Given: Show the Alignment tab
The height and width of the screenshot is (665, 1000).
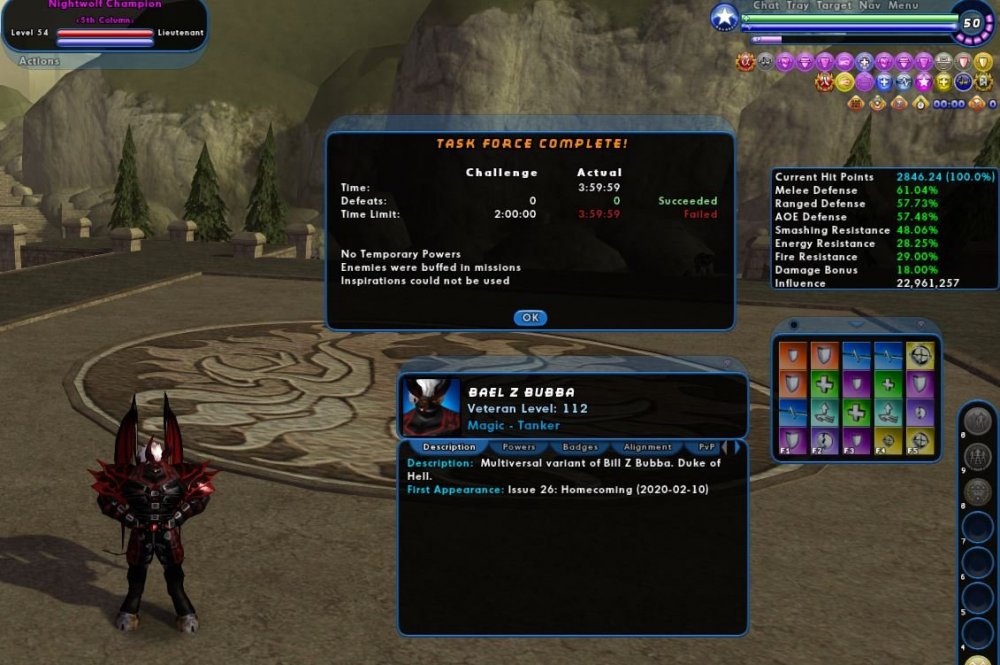Looking at the screenshot, I should click(x=647, y=447).
